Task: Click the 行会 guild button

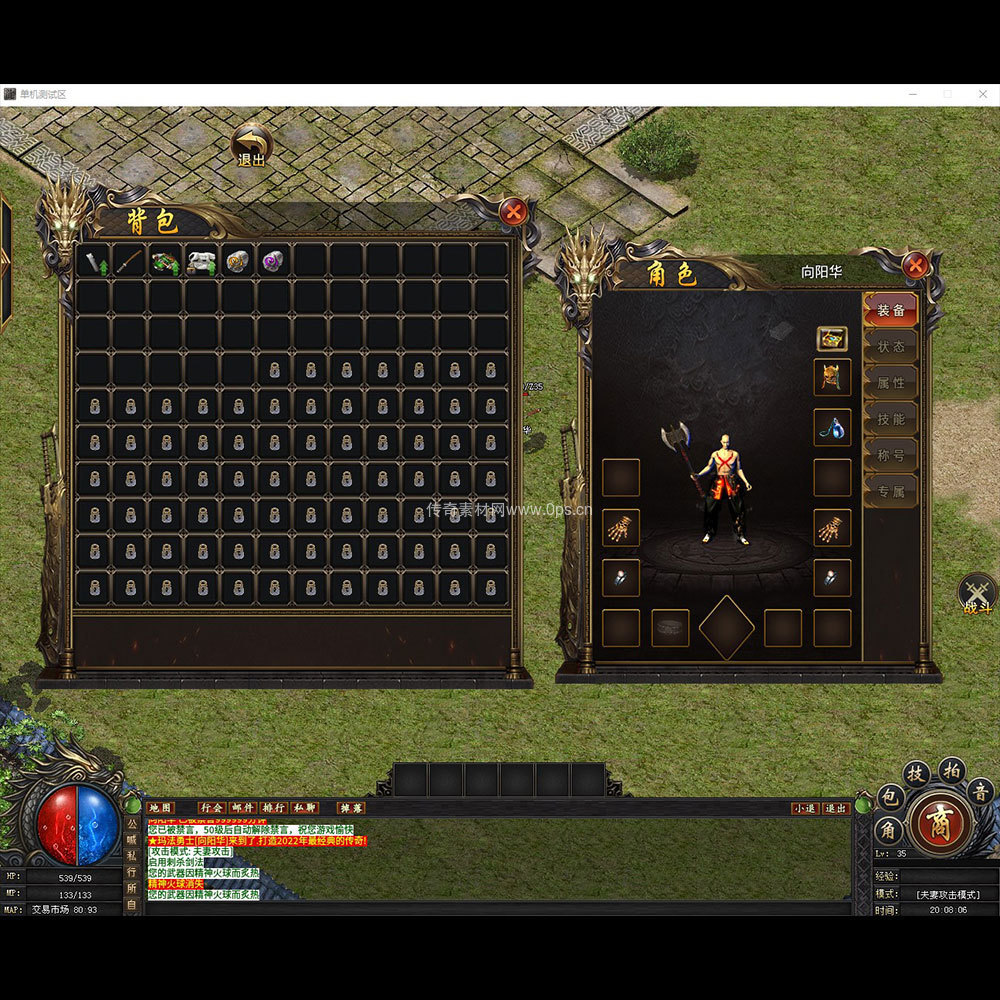Action: tap(212, 807)
